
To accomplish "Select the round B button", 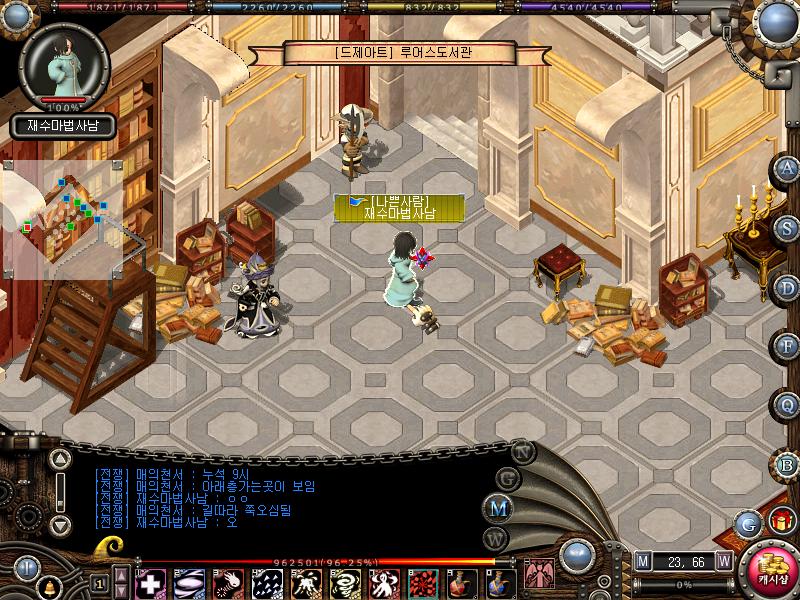I will point(788,463).
